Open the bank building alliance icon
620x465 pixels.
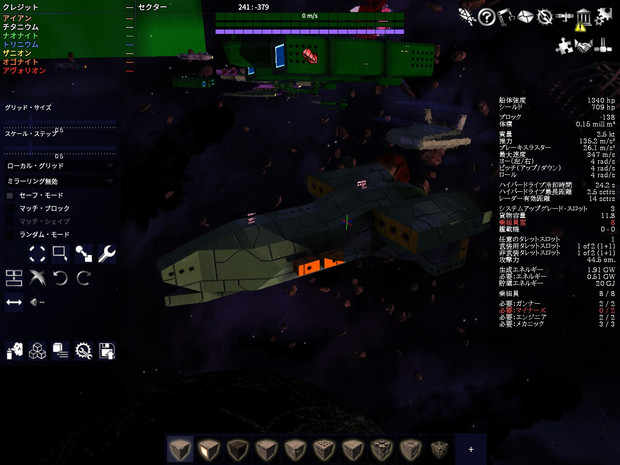coord(584,17)
